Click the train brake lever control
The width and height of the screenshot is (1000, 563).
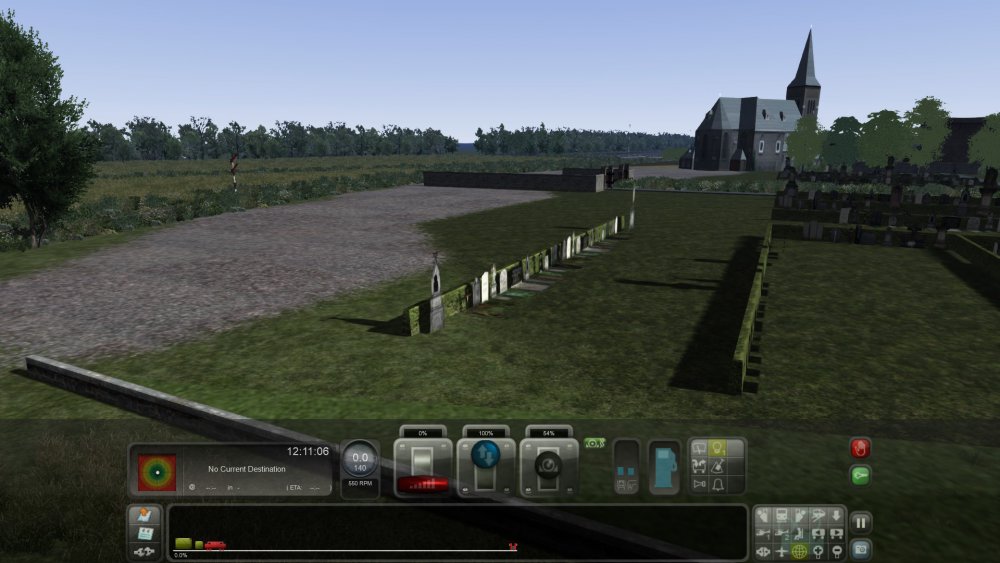pyautogui.click(x=549, y=465)
